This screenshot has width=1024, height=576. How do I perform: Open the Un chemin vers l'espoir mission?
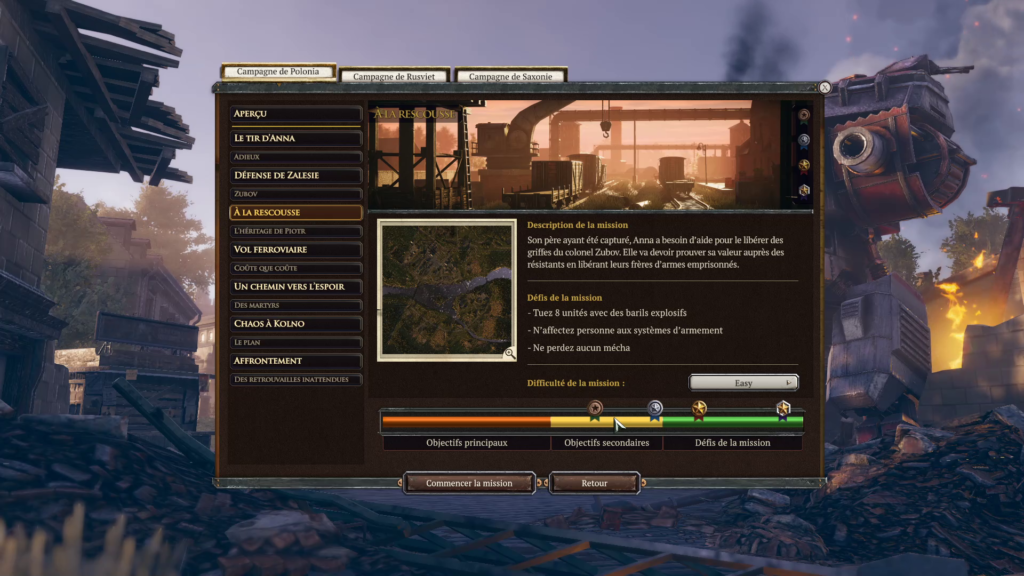295,286
